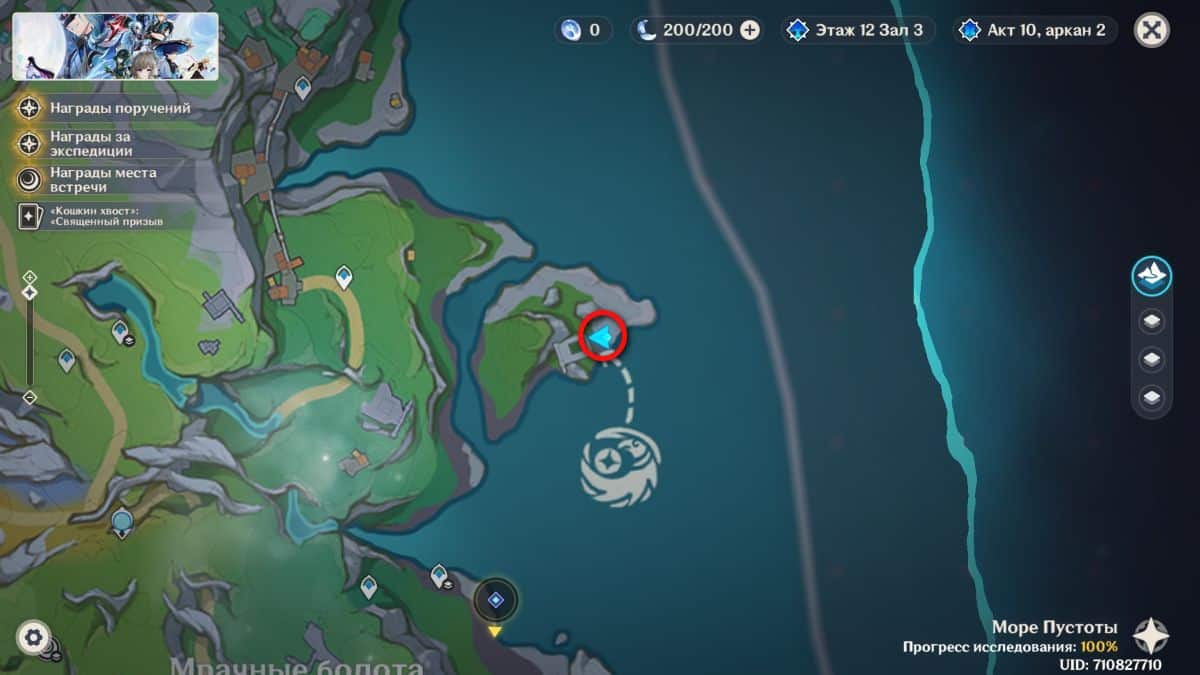Select the highlighted surface map layer icon
The image size is (1200, 675).
coord(1152,277)
